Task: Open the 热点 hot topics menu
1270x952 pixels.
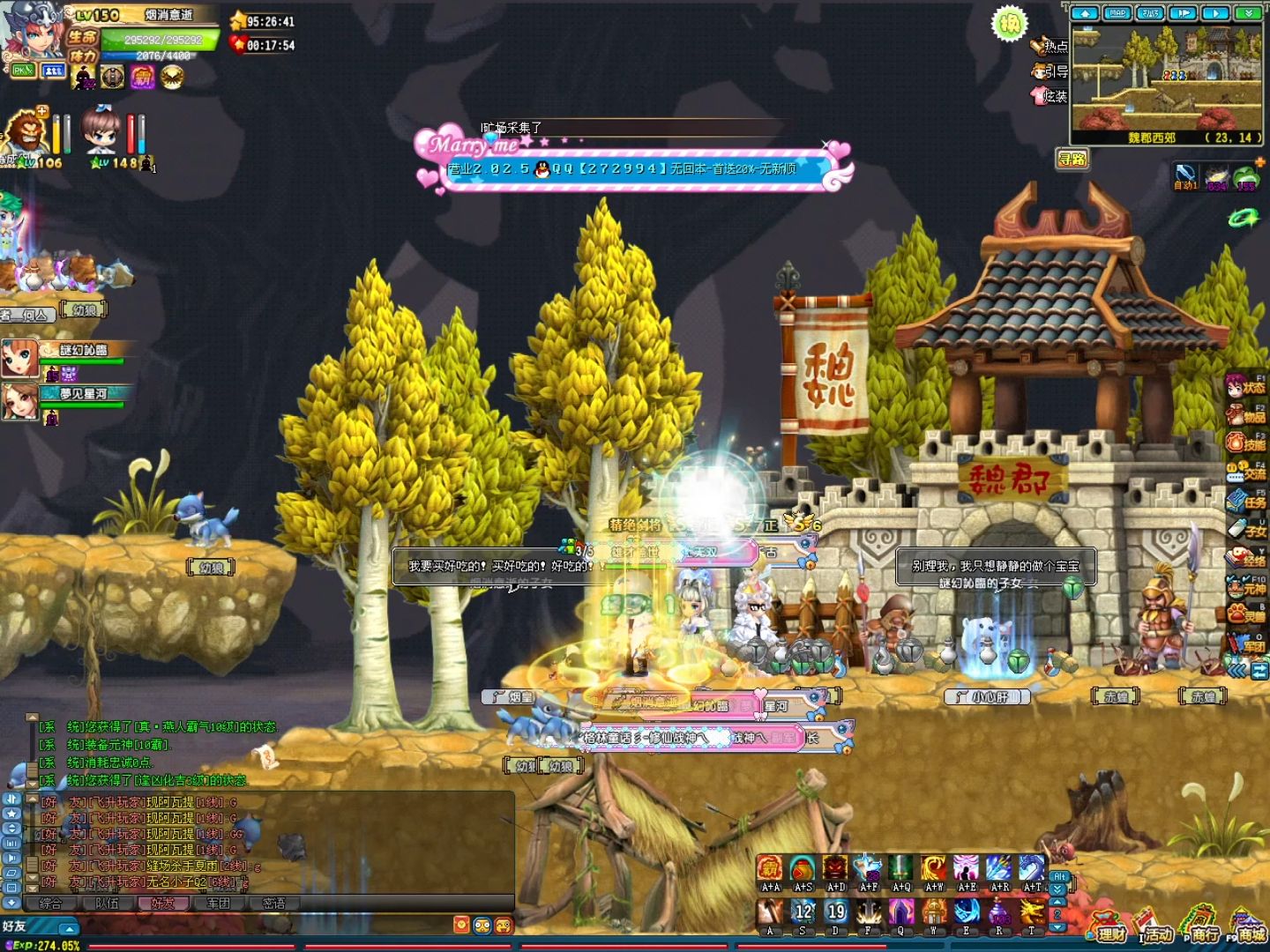Action: [x=1050, y=46]
